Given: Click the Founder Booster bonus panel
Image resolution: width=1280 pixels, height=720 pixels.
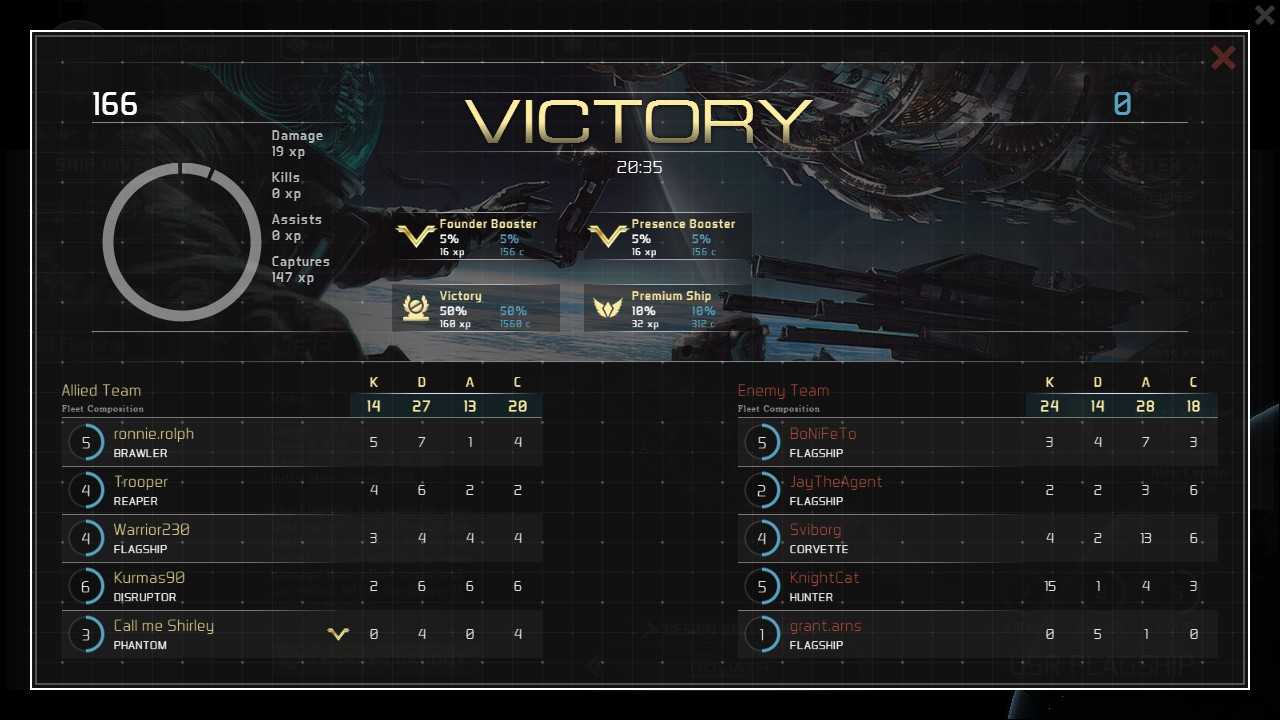Looking at the screenshot, I should 475,237.
